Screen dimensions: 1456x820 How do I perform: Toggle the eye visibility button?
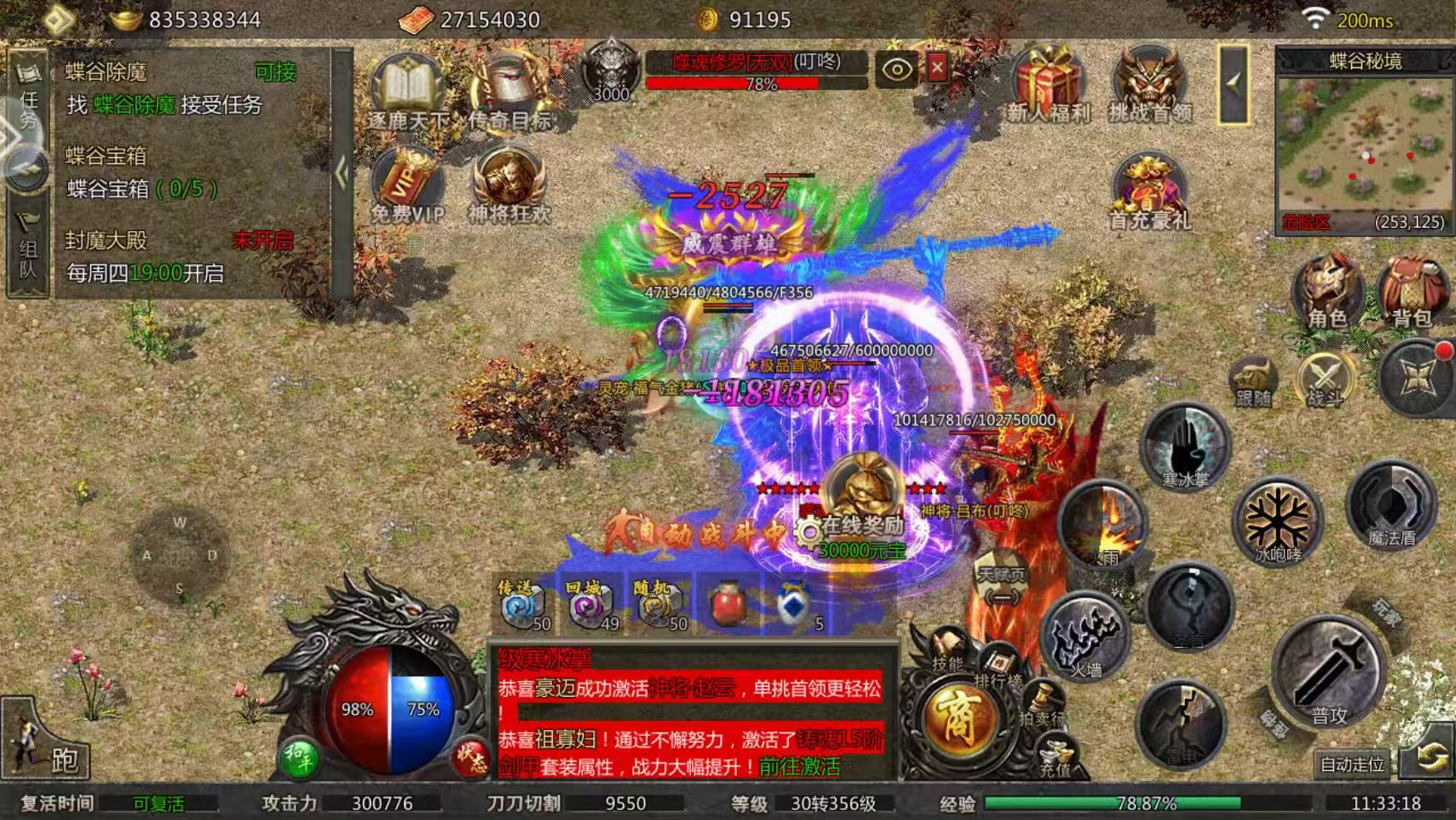click(x=896, y=69)
